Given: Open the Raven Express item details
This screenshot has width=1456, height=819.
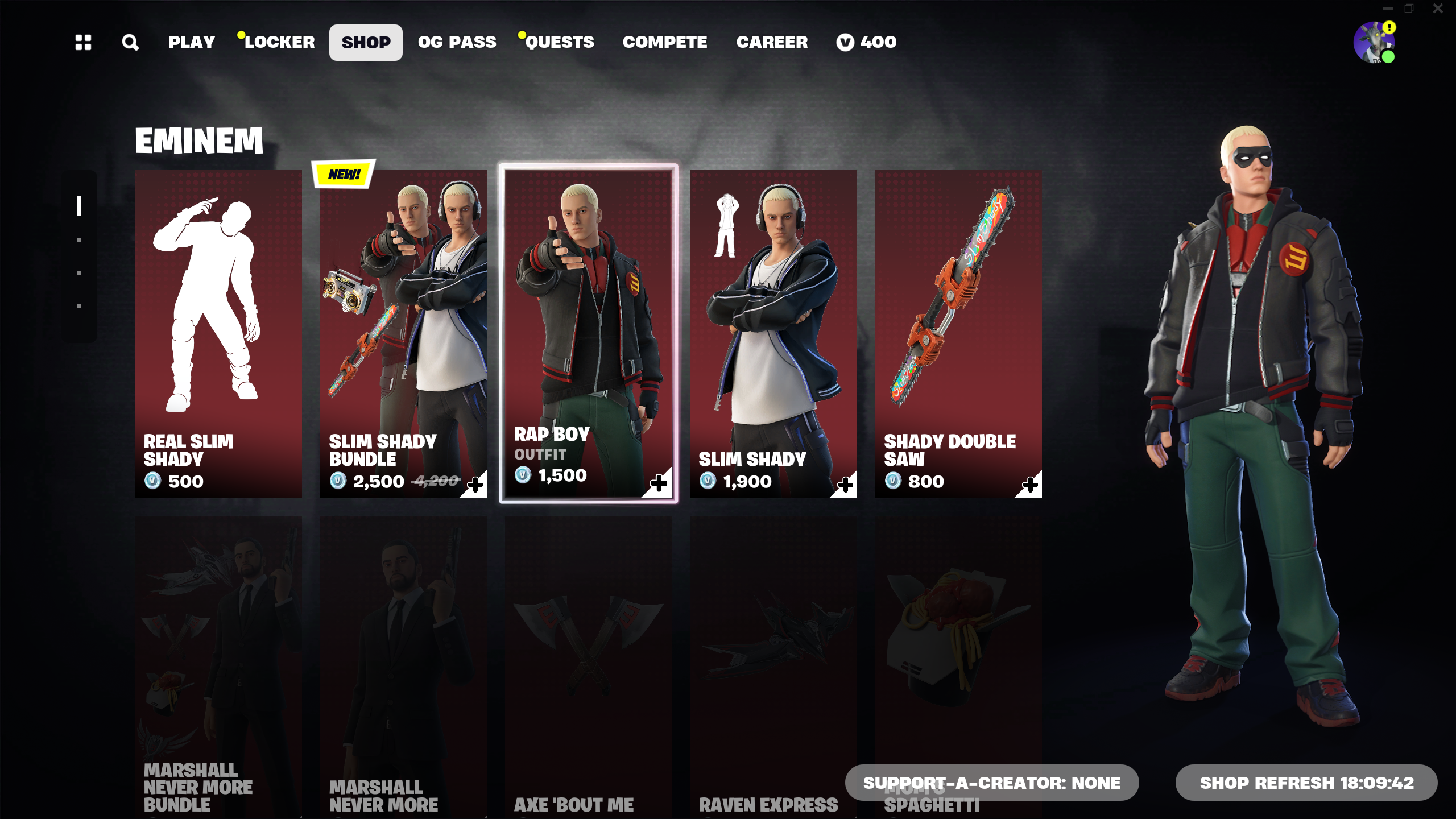Looking at the screenshot, I should [x=773, y=654].
